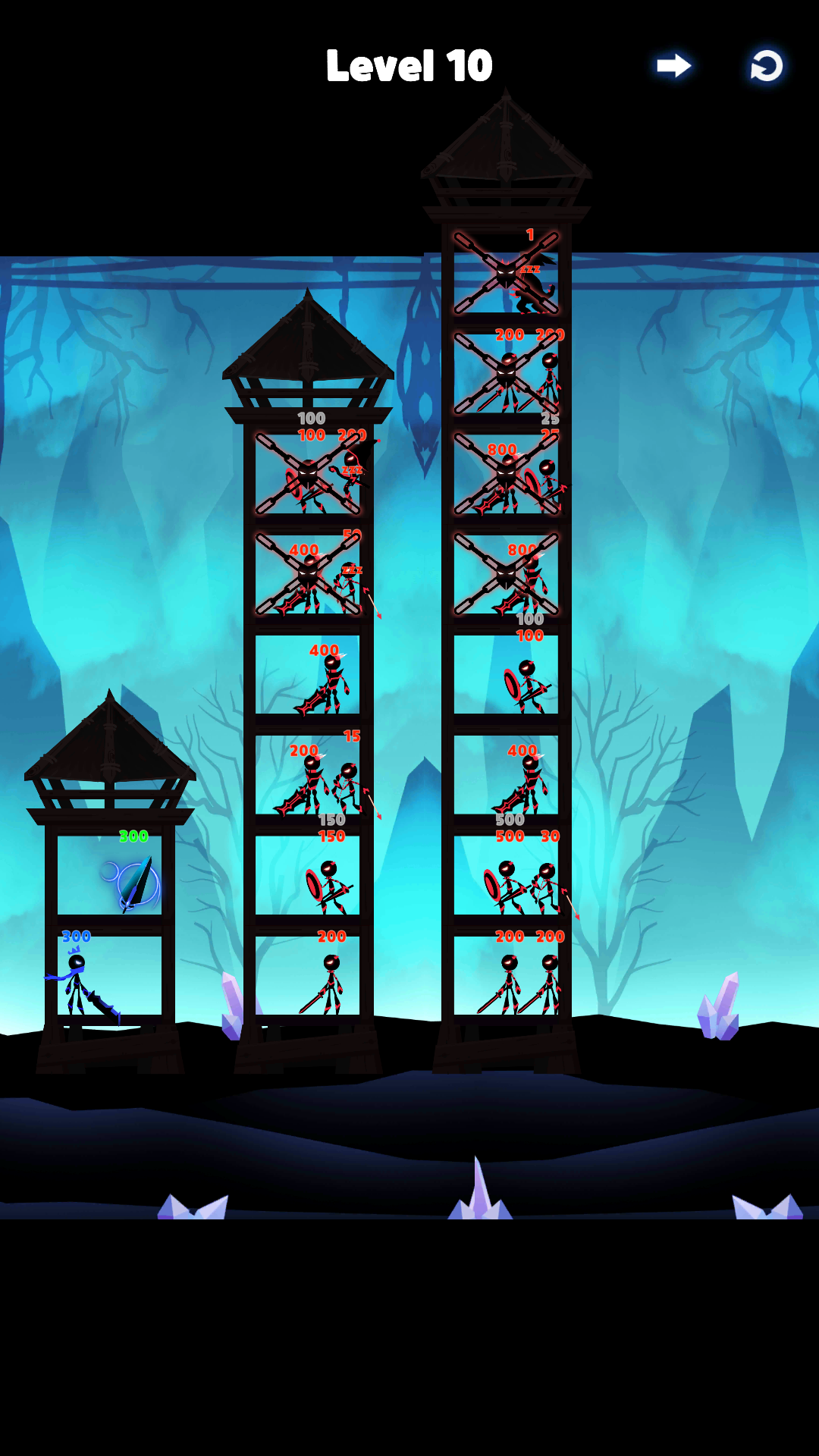Select the room with the 300 sword power-up

click(110, 876)
